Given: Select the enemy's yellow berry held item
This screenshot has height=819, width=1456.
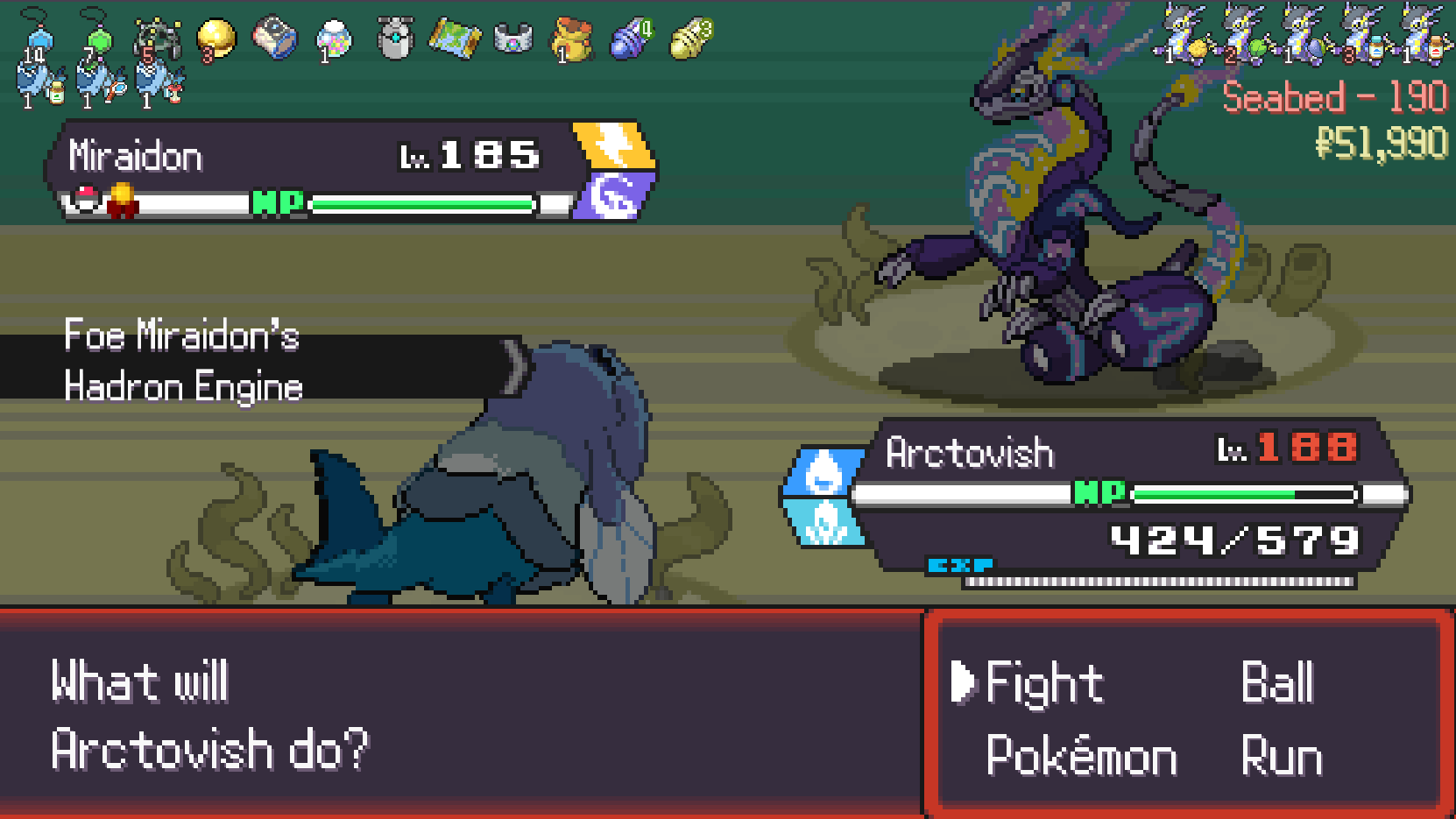Looking at the screenshot, I should pyautogui.click(x=1198, y=50).
